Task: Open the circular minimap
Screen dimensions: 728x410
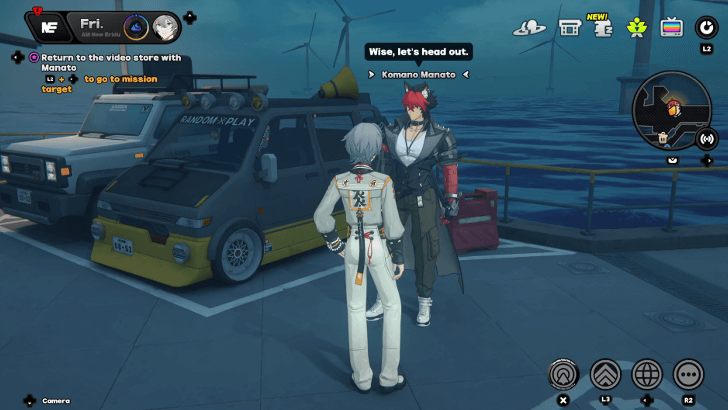Action: click(x=671, y=108)
